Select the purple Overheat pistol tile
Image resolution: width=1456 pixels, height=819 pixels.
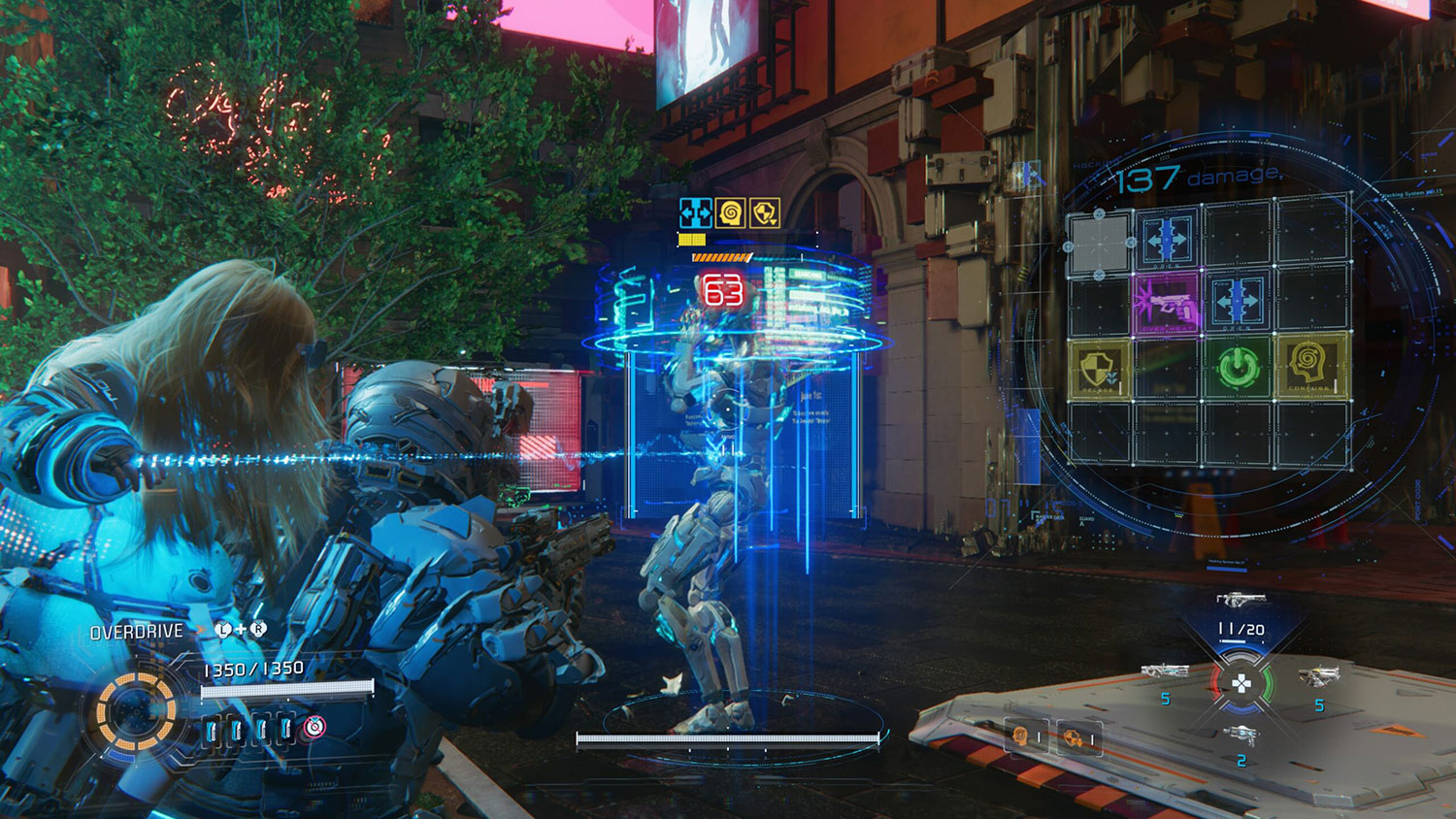tap(1166, 305)
